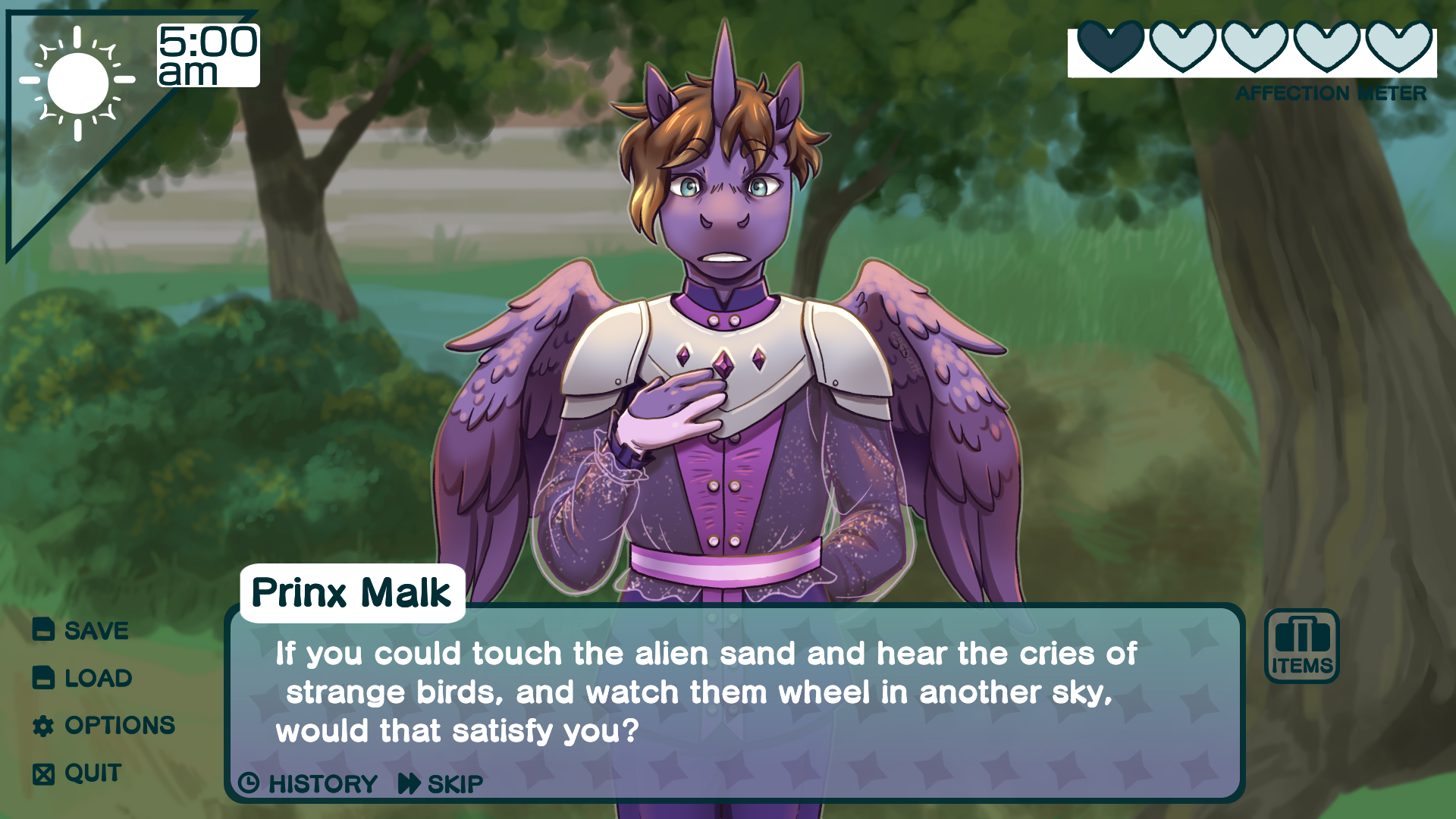Open the OPTIONS menu
Viewport: 1456px width, 819px height.
pos(104,726)
